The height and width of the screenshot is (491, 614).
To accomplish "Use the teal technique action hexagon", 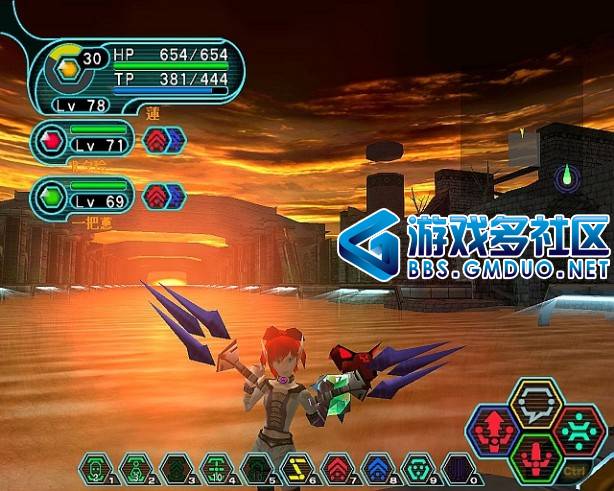I will (x=580, y=431).
